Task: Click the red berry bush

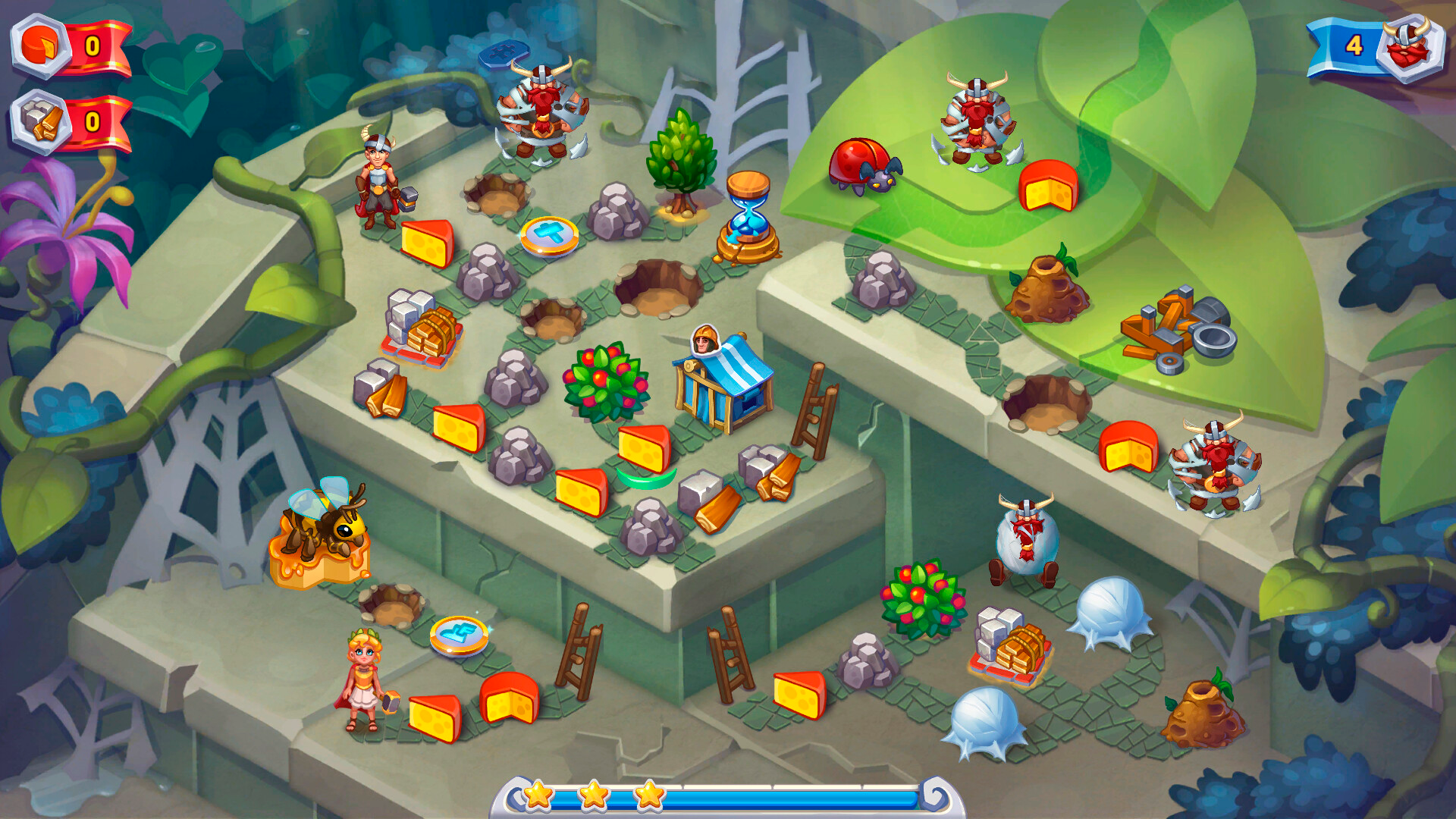Action: click(607, 379)
